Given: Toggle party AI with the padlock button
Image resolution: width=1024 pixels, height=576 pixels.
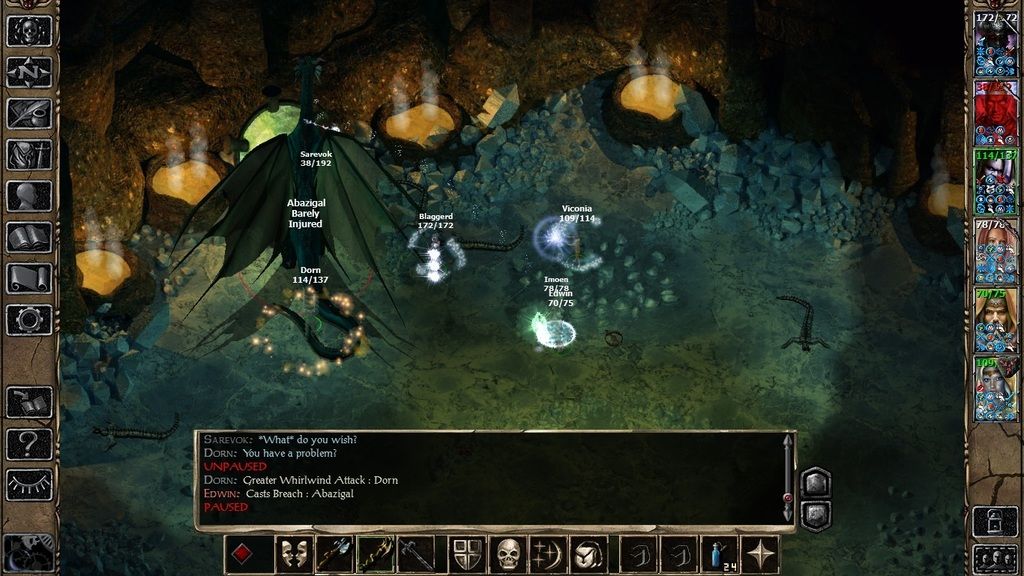Looking at the screenshot, I should coord(995,521).
